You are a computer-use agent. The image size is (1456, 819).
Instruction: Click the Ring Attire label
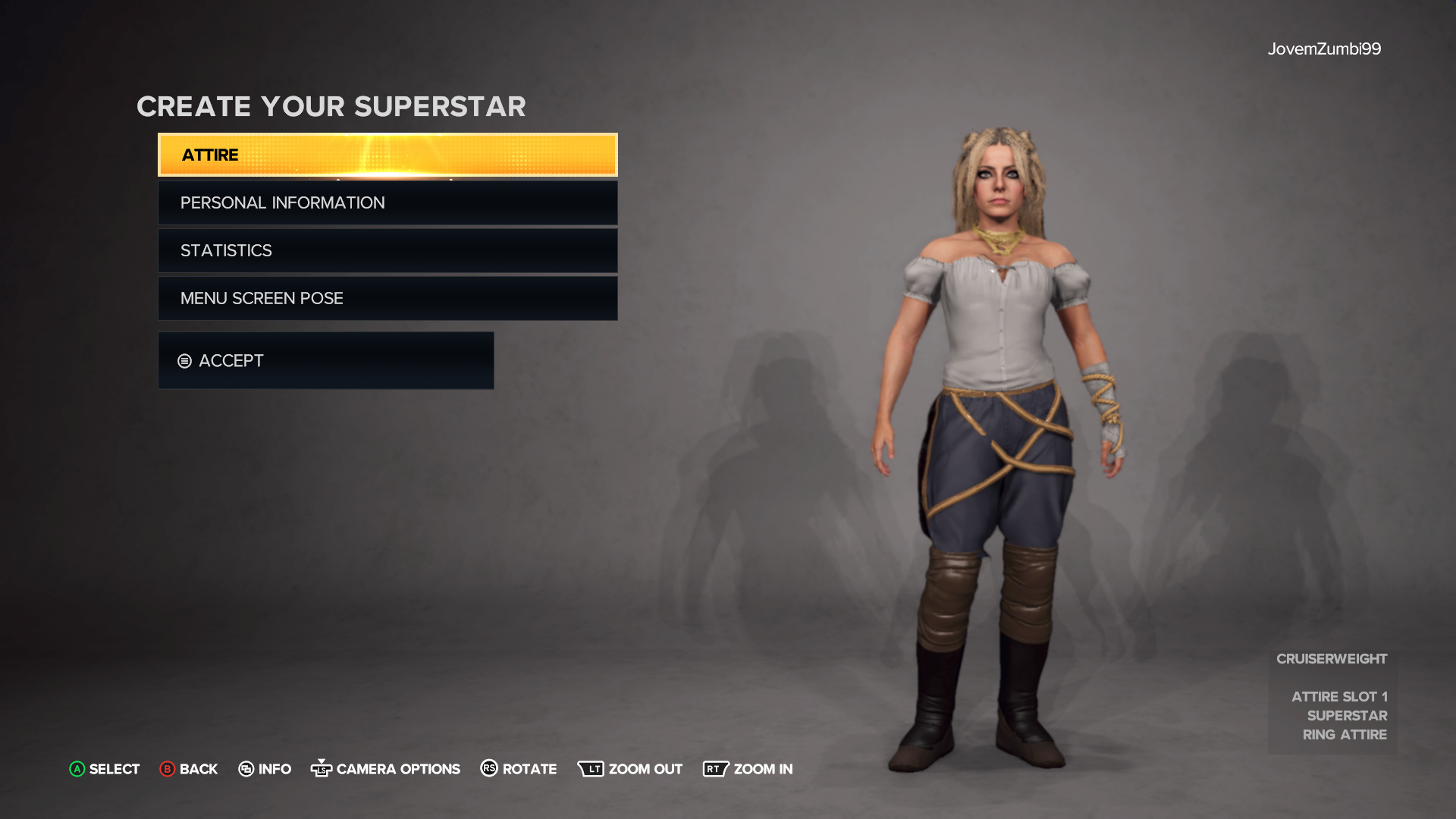tap(1345, 734)
